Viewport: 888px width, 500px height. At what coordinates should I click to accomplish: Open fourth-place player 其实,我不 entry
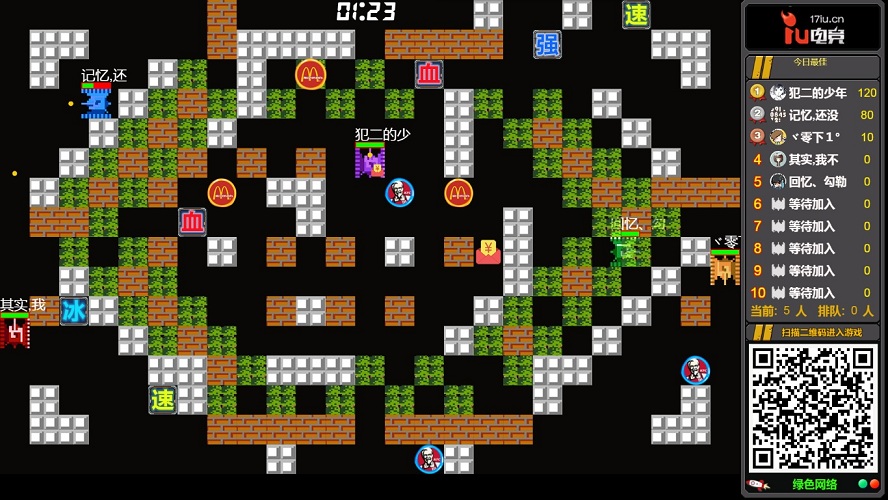813,159
